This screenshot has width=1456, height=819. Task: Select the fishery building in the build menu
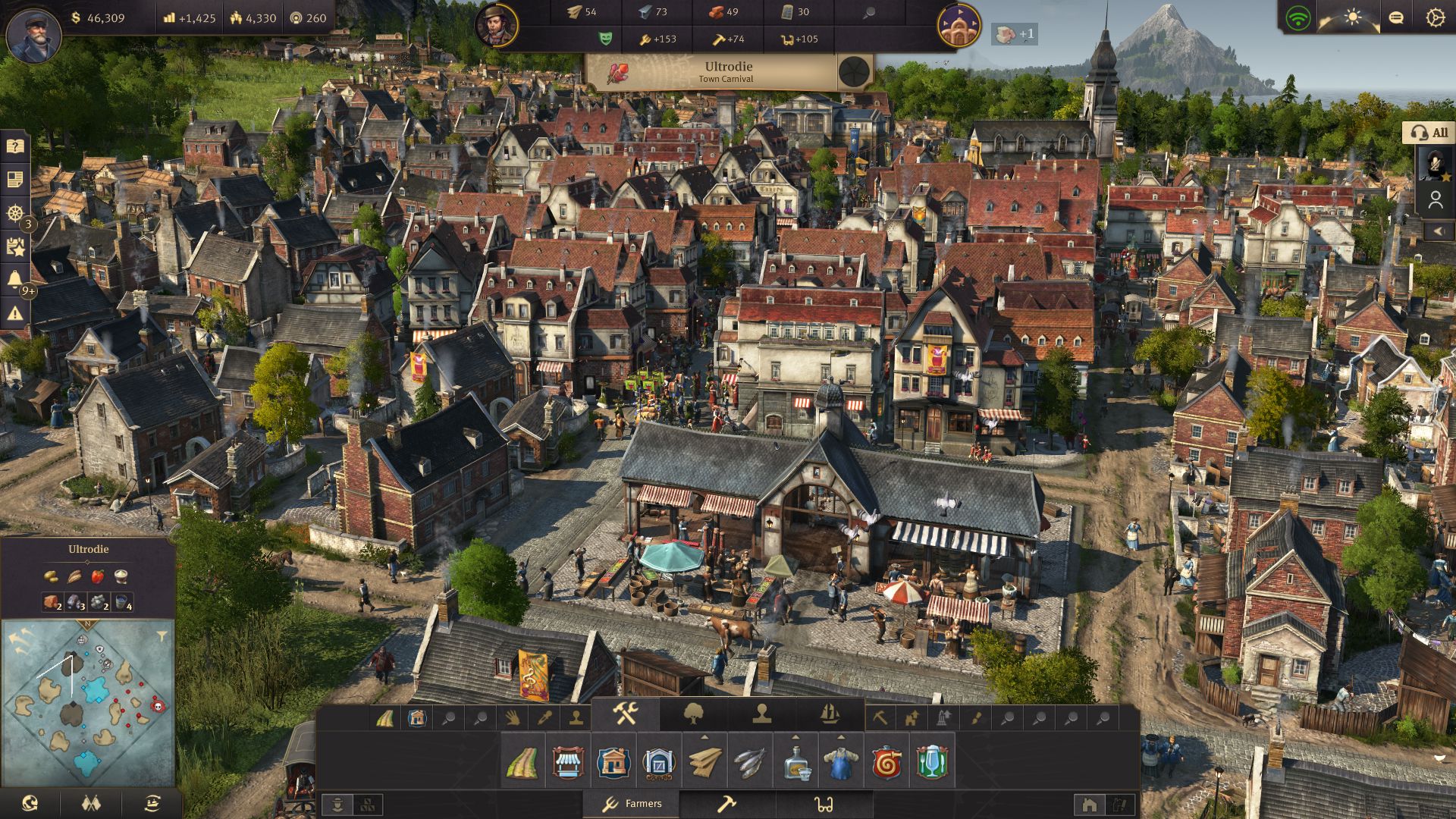click(748, 764)
